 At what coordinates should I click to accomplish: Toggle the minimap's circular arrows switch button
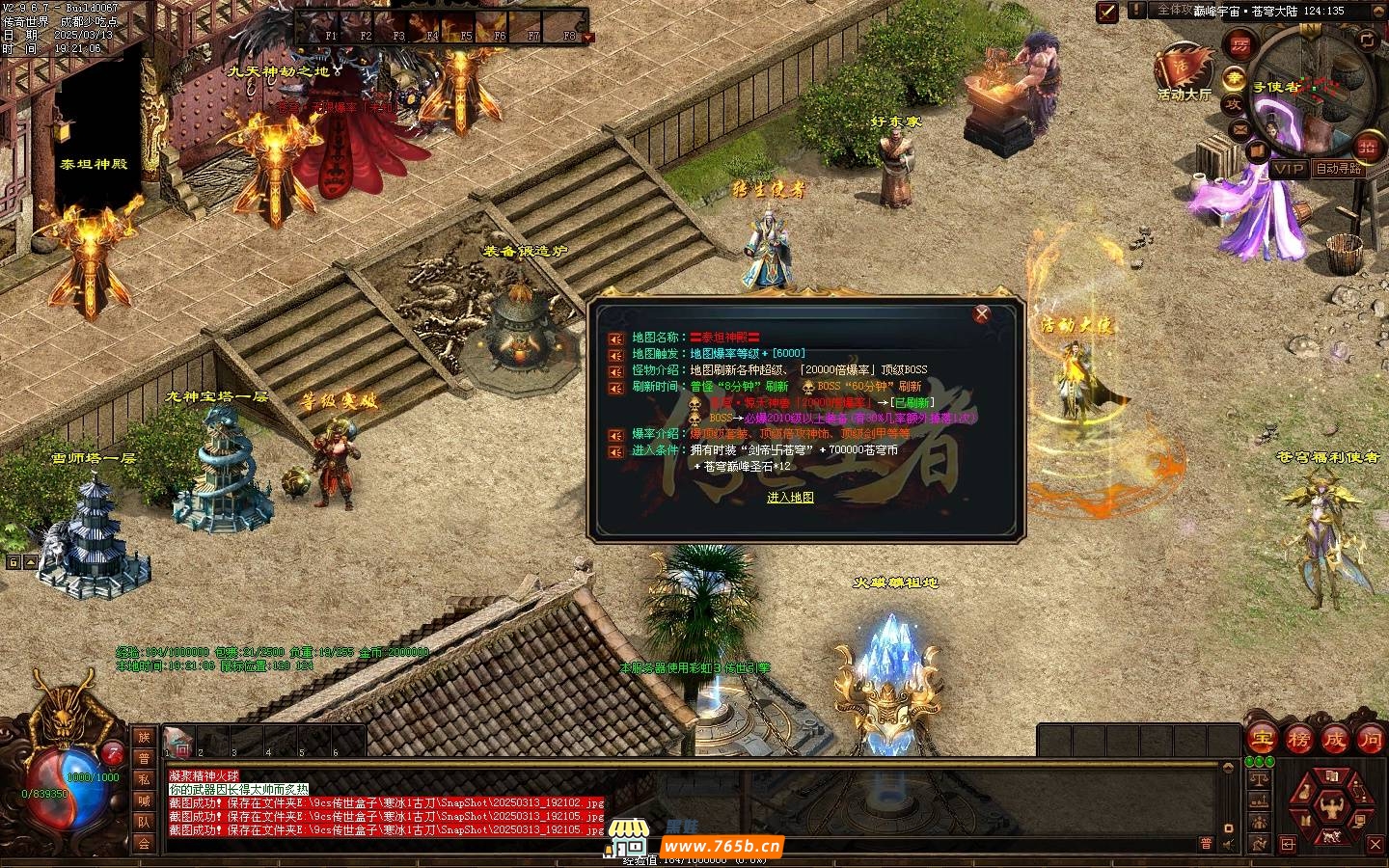[x=1366, y=40]
